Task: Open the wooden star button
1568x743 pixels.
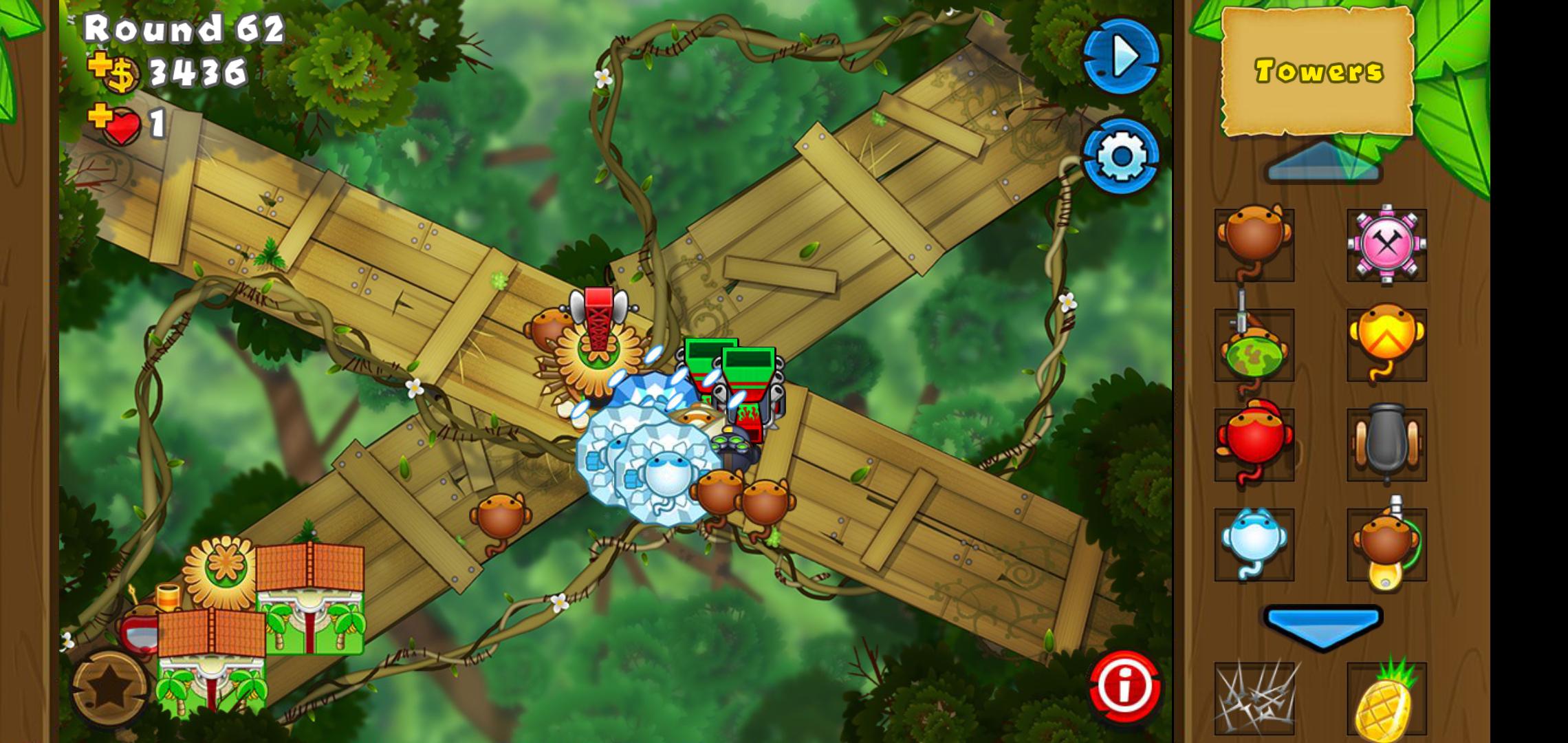Action: (110, 689)
